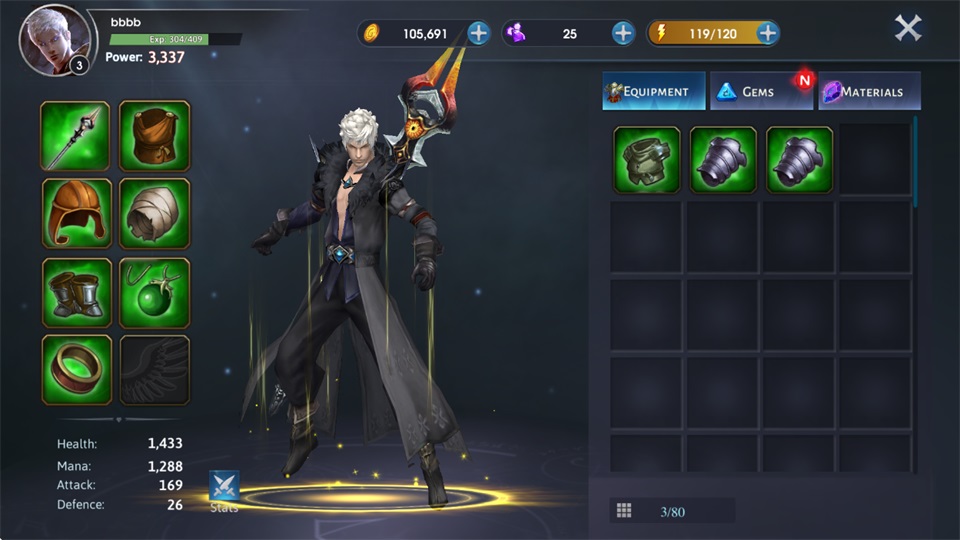Close the character equipment screen
Image resolution: width=960 pixels, height=540 pixels.
(907, 28)
